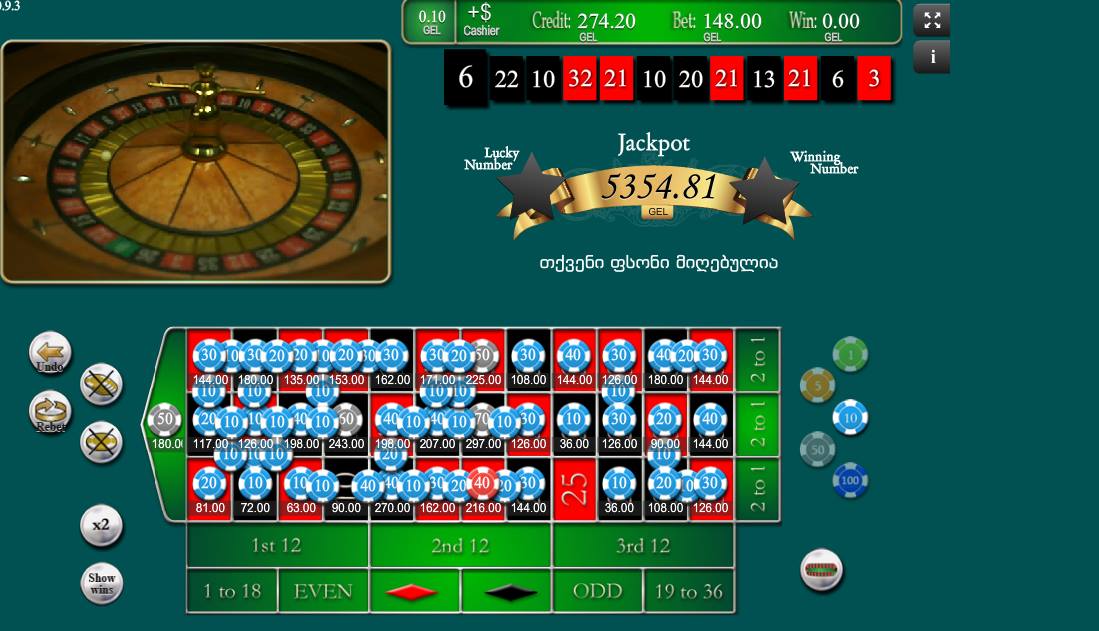Toggle the Show wins option
The width and height of the screenshot is (1099, 631).
(101, 584)
